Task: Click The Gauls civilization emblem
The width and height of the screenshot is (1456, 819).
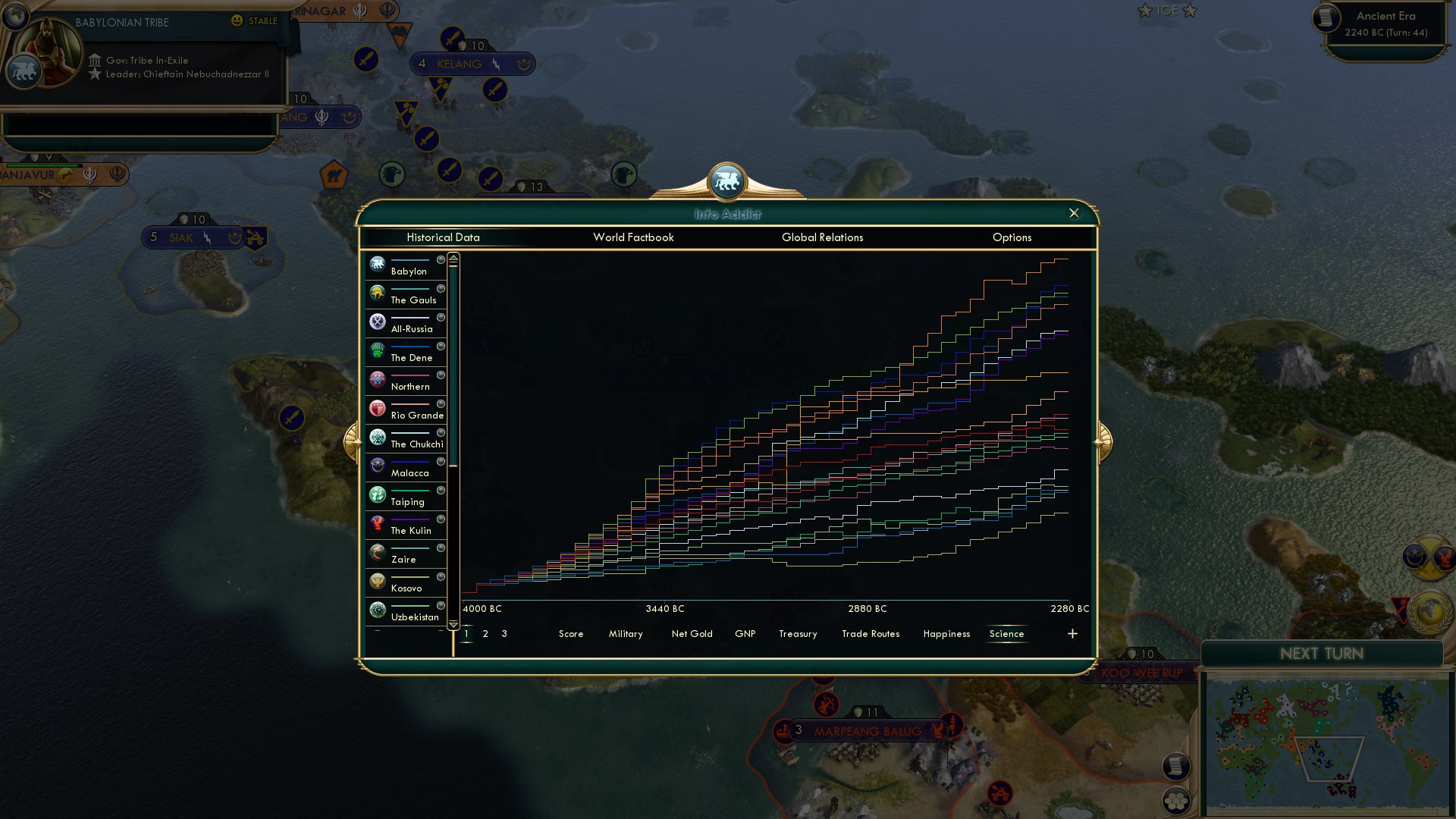Action: [x=377, y=293]
